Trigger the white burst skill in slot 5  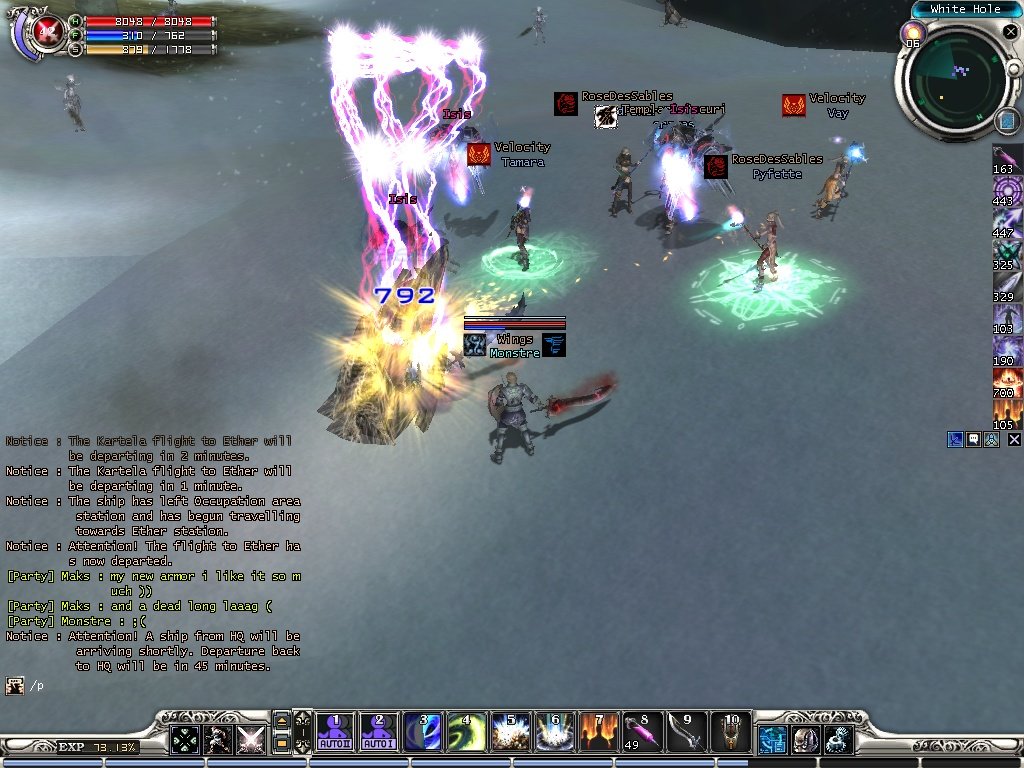[510, 732]
